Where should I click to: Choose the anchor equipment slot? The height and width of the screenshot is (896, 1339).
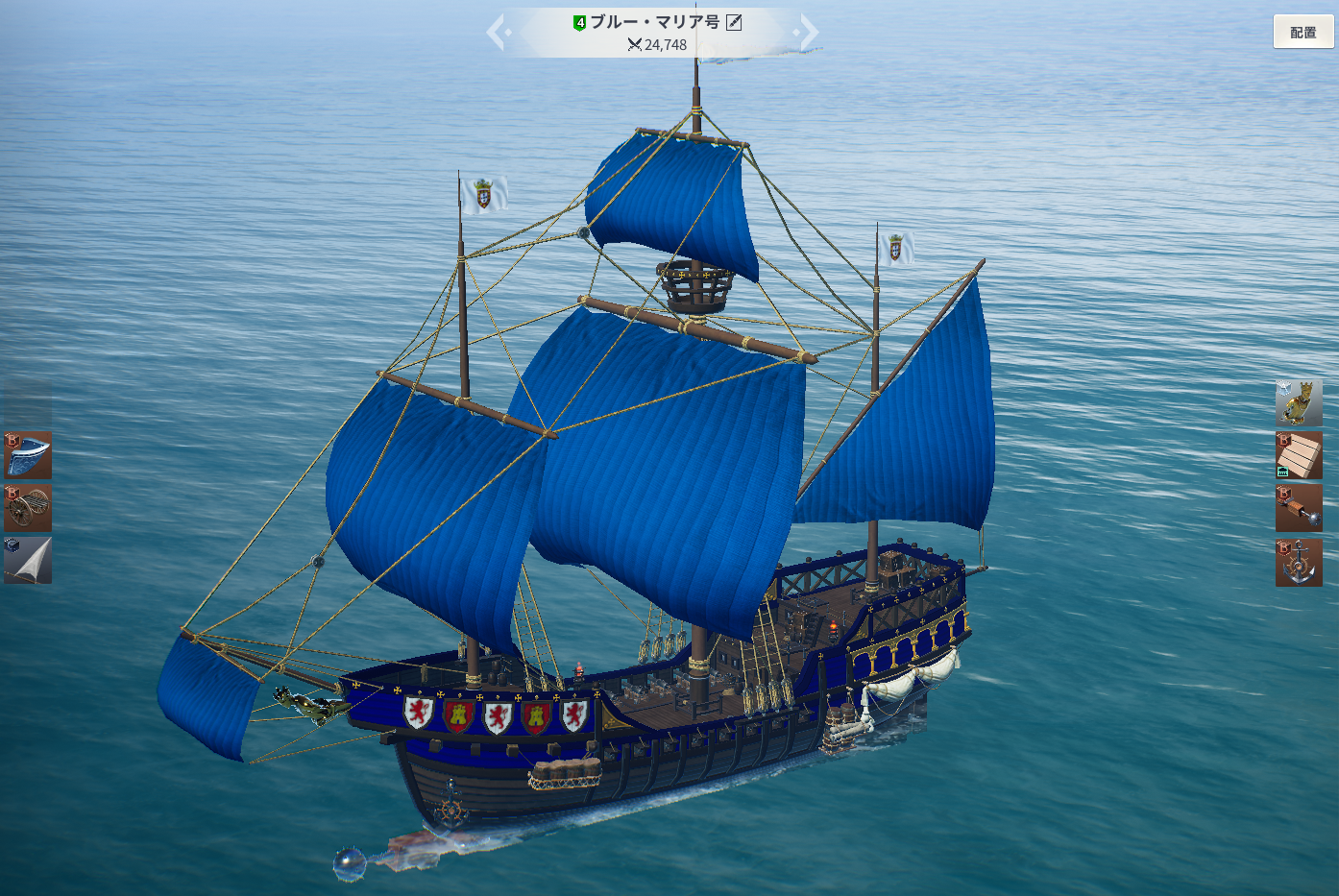[1299, 562]
